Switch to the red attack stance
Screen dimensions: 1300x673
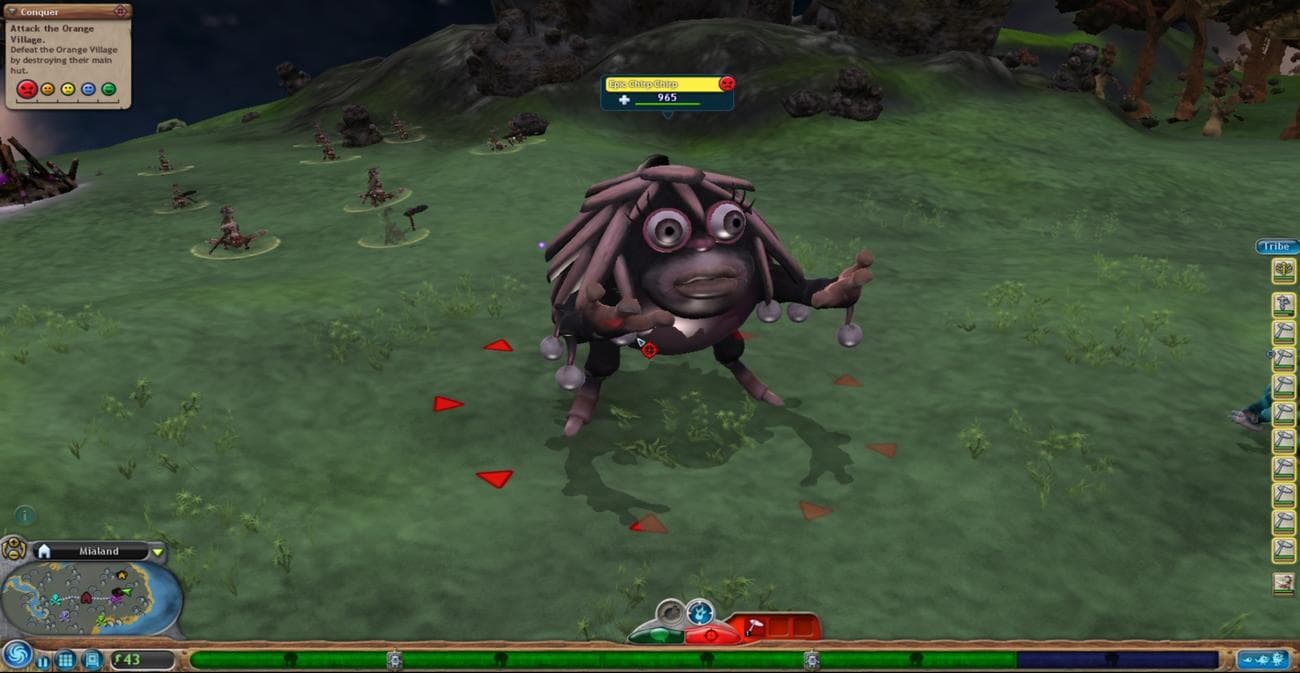tap(711, 634)
